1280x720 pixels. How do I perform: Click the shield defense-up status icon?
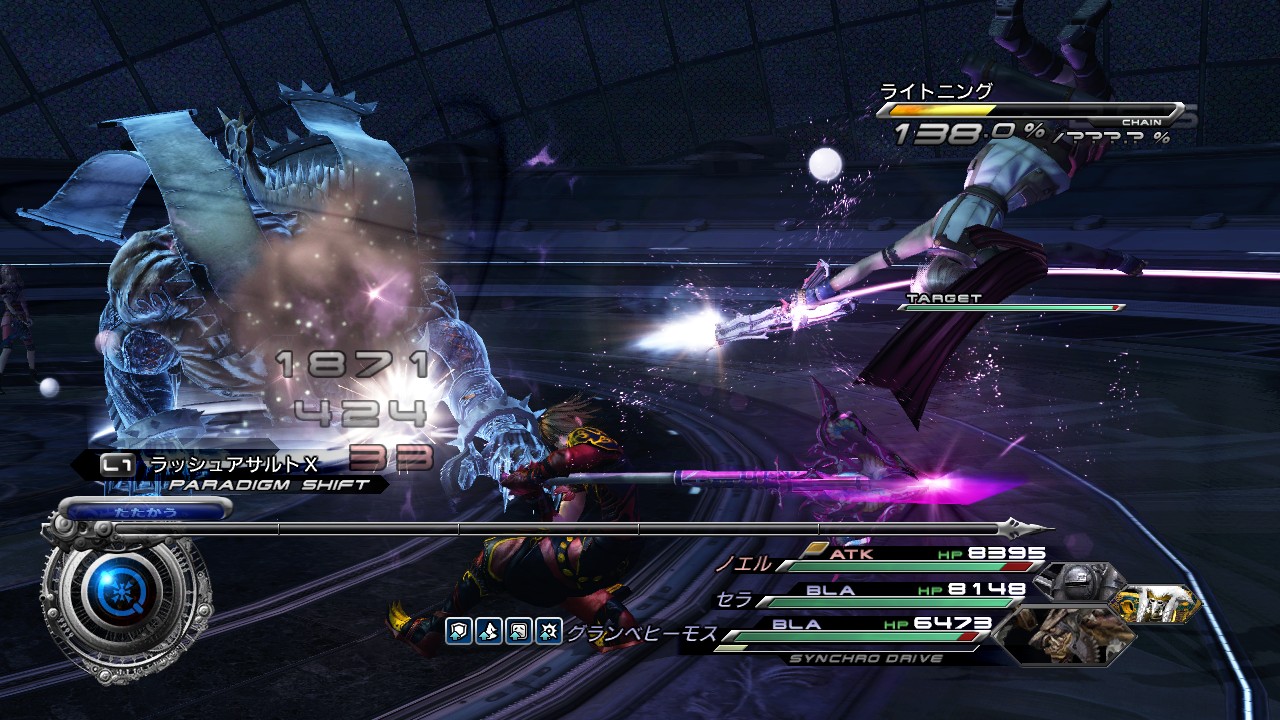pos(457,630)
